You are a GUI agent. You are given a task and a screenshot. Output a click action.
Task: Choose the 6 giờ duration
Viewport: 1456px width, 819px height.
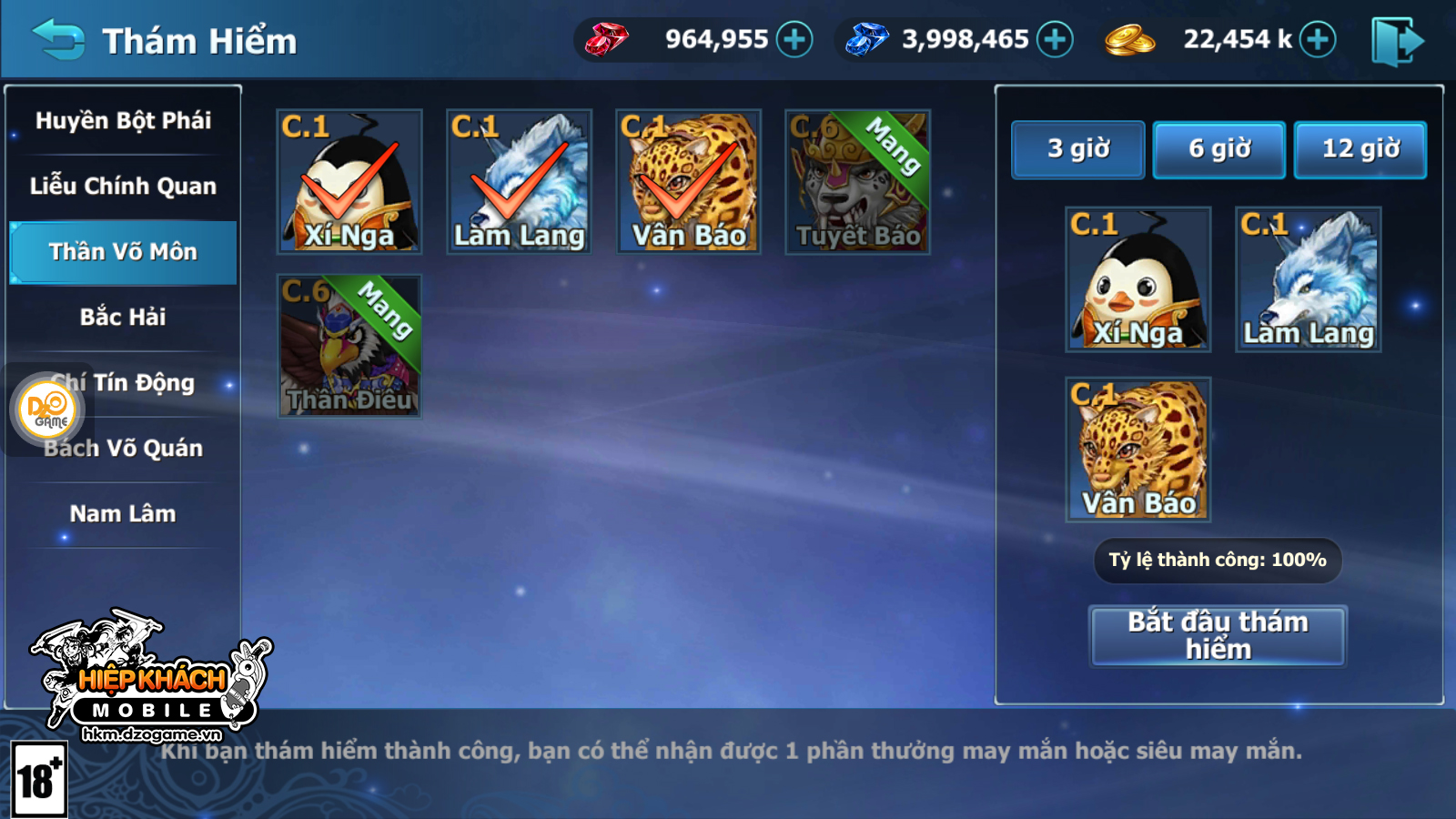(1219, 149)
